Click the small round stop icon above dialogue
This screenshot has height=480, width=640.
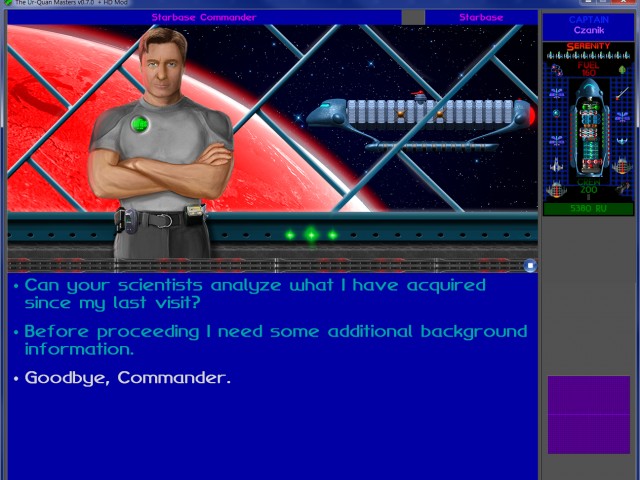click(x=530, y=266)
